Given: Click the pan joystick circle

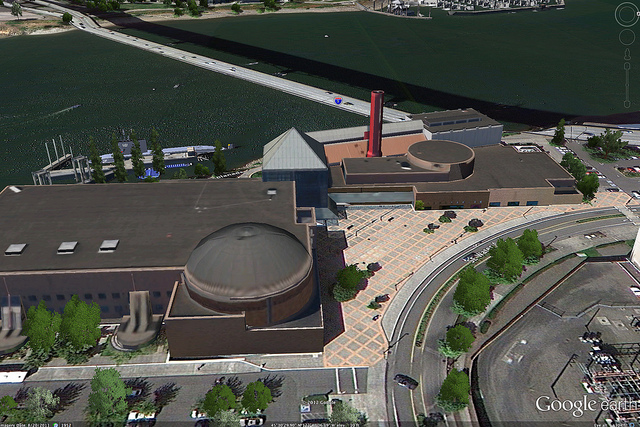Looking at the screenshot, I should (627, 37).
